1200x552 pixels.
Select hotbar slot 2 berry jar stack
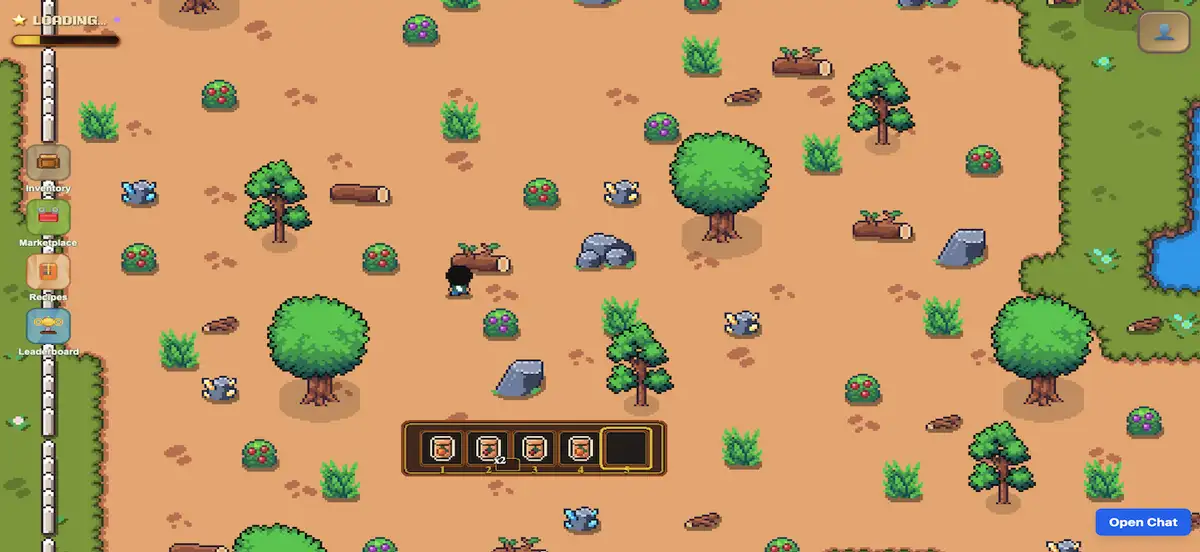point(488,449)
